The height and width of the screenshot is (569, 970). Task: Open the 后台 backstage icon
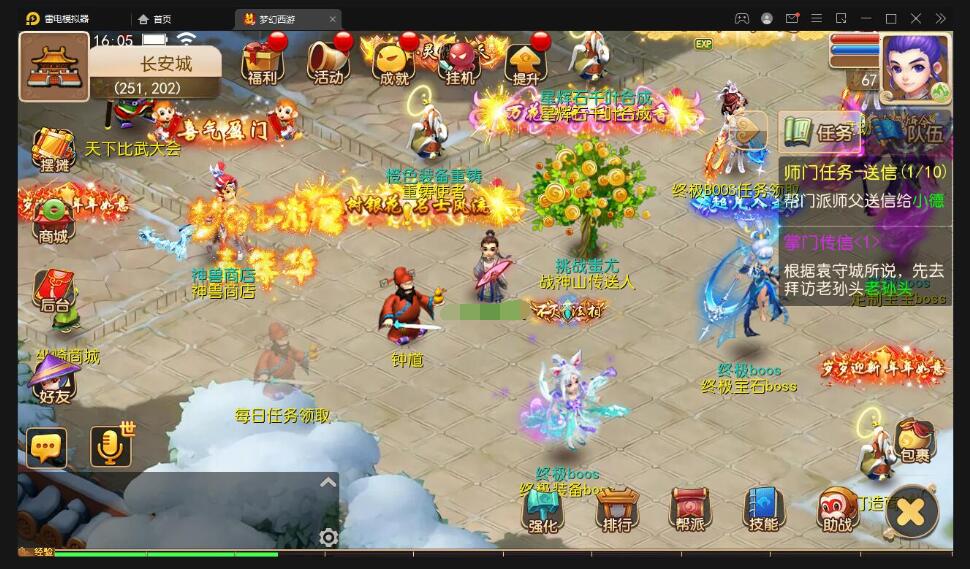pos(54,292)
